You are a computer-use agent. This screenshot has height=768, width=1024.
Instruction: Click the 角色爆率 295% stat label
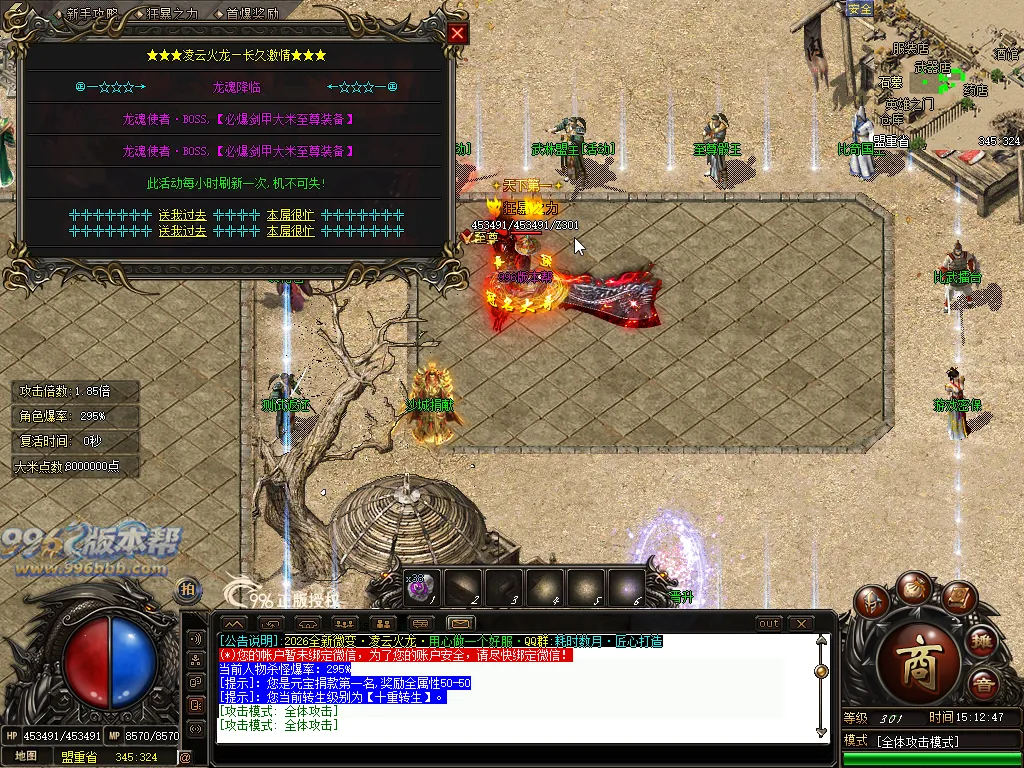(x=62, y=416)
